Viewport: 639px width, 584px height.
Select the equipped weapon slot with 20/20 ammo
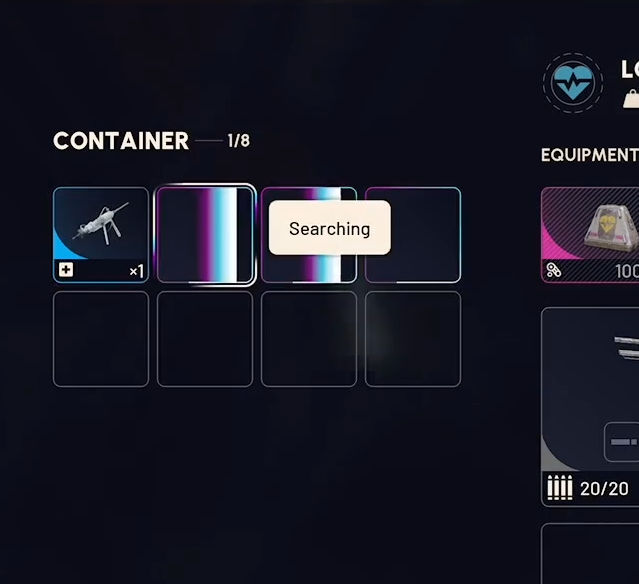(x=592, y=405)
